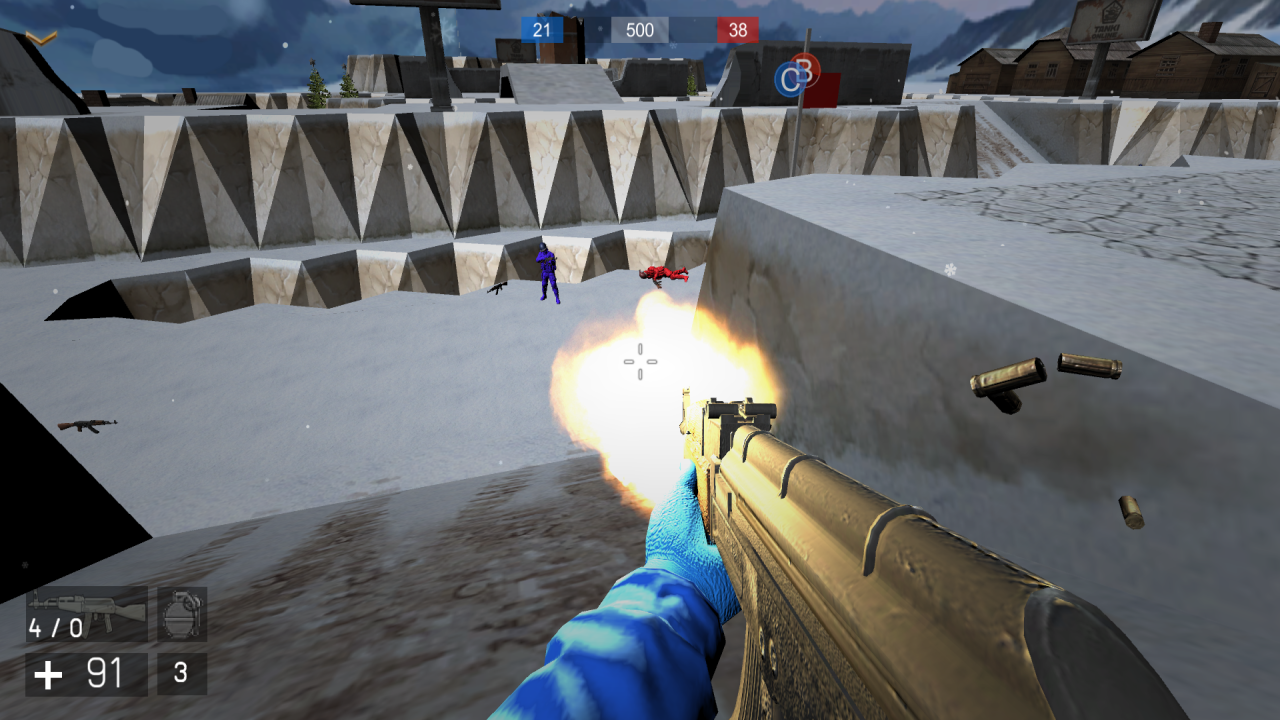Click the grenade count number 3
The width and height of the screenshot is (1280, 720).
(180, 672)
